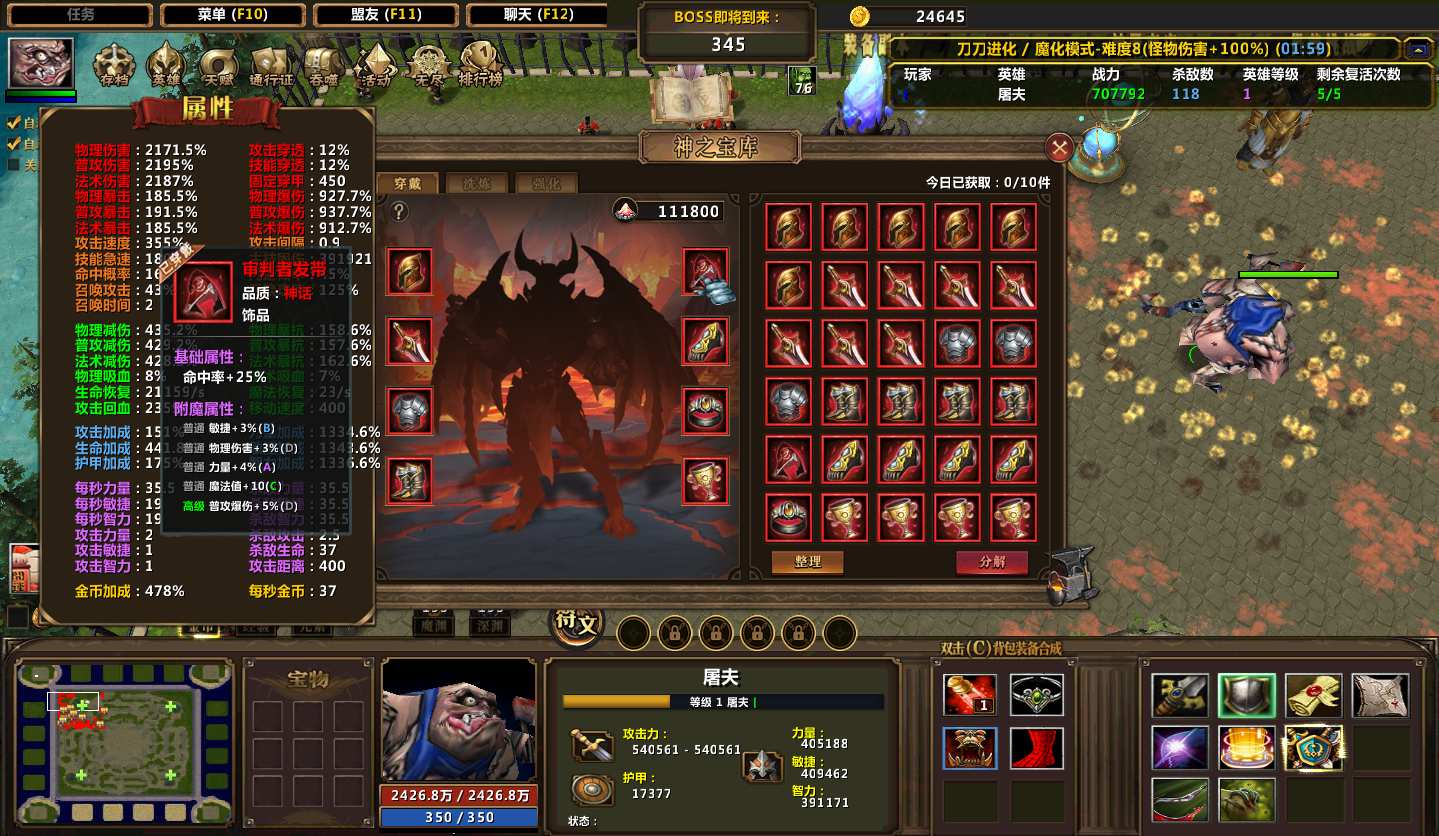
Task: Select the butcher hero portrait at top-left
Action: pos(41,63)
